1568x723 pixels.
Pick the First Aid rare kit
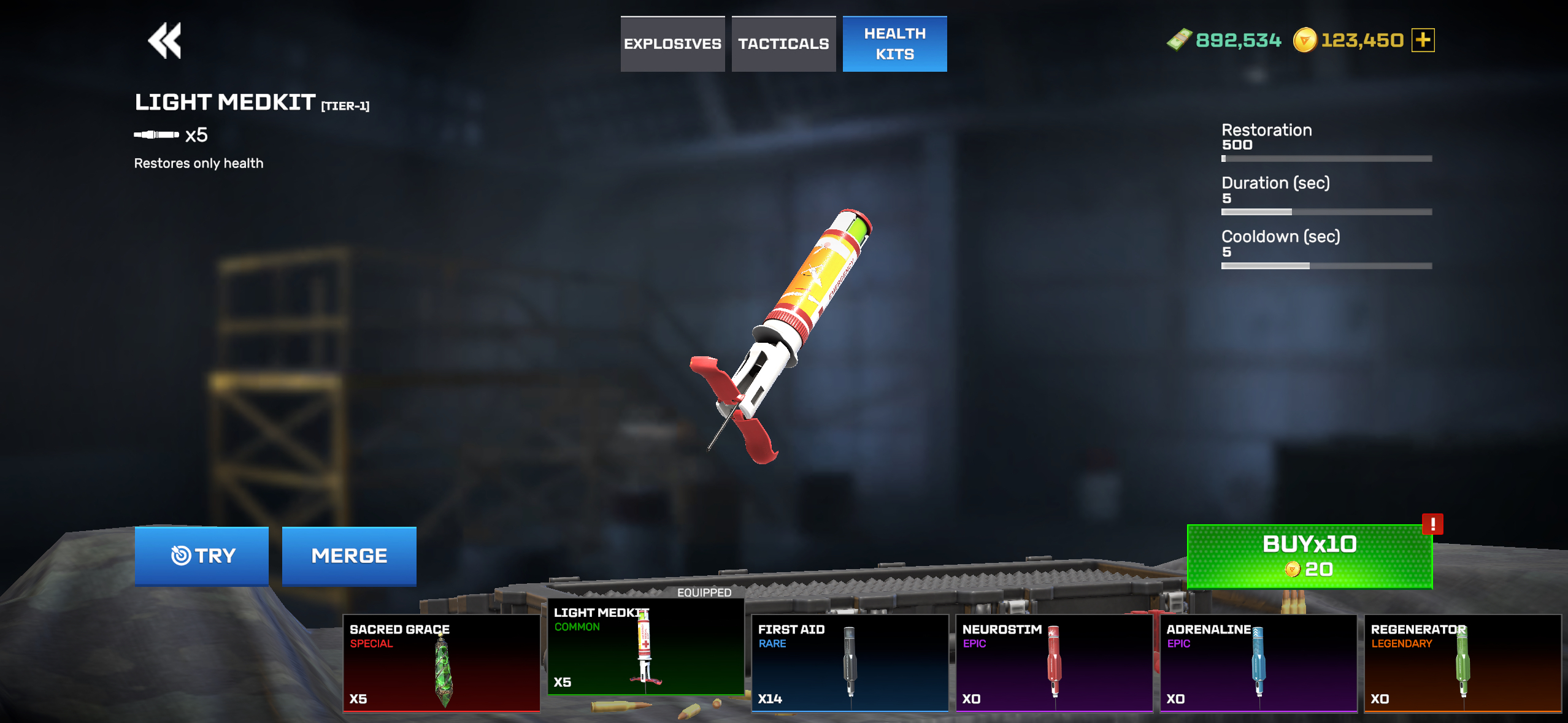pos(850,663)
